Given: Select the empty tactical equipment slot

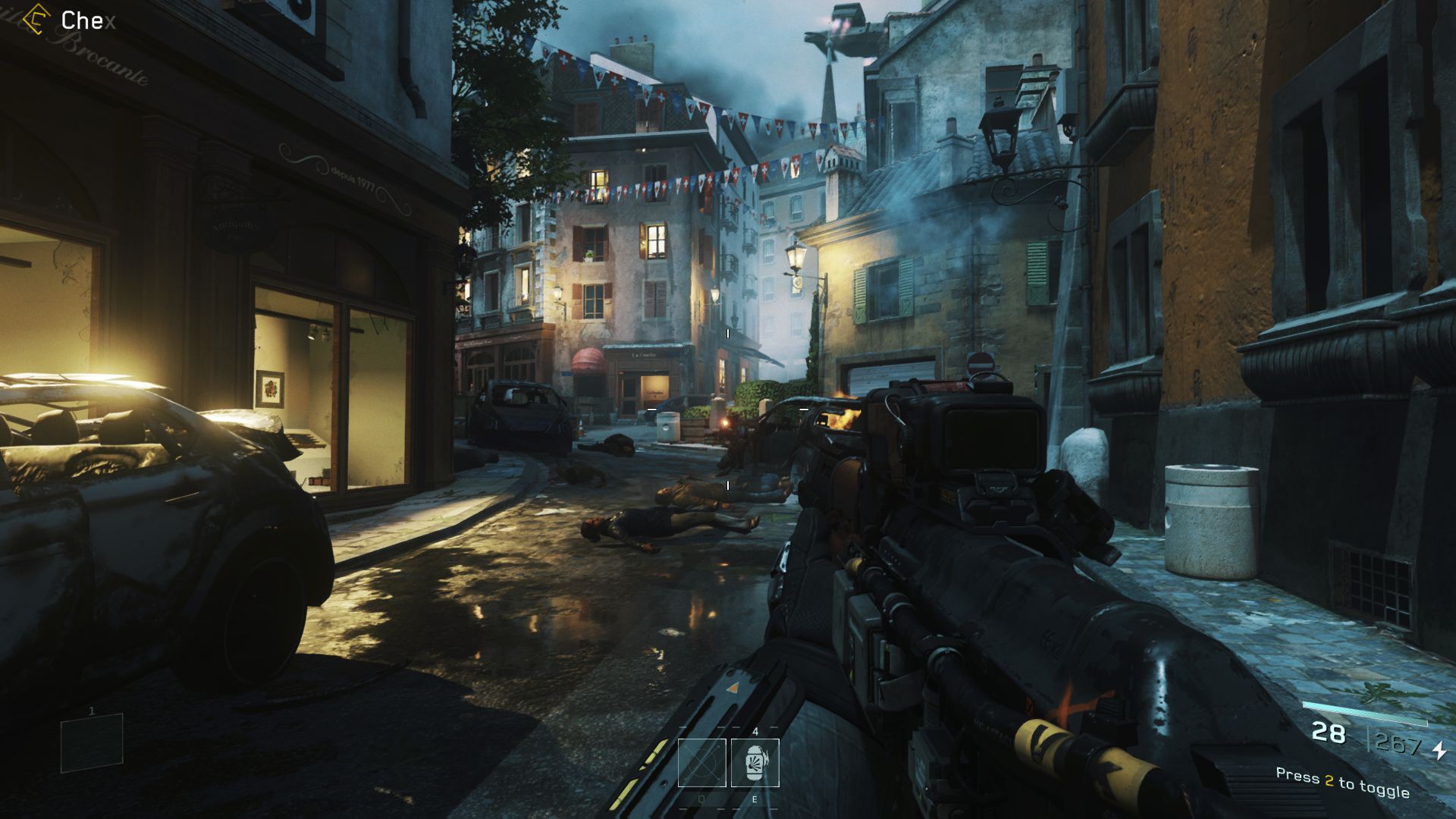Looking at the screenshot, I should [x=701, y=762].
